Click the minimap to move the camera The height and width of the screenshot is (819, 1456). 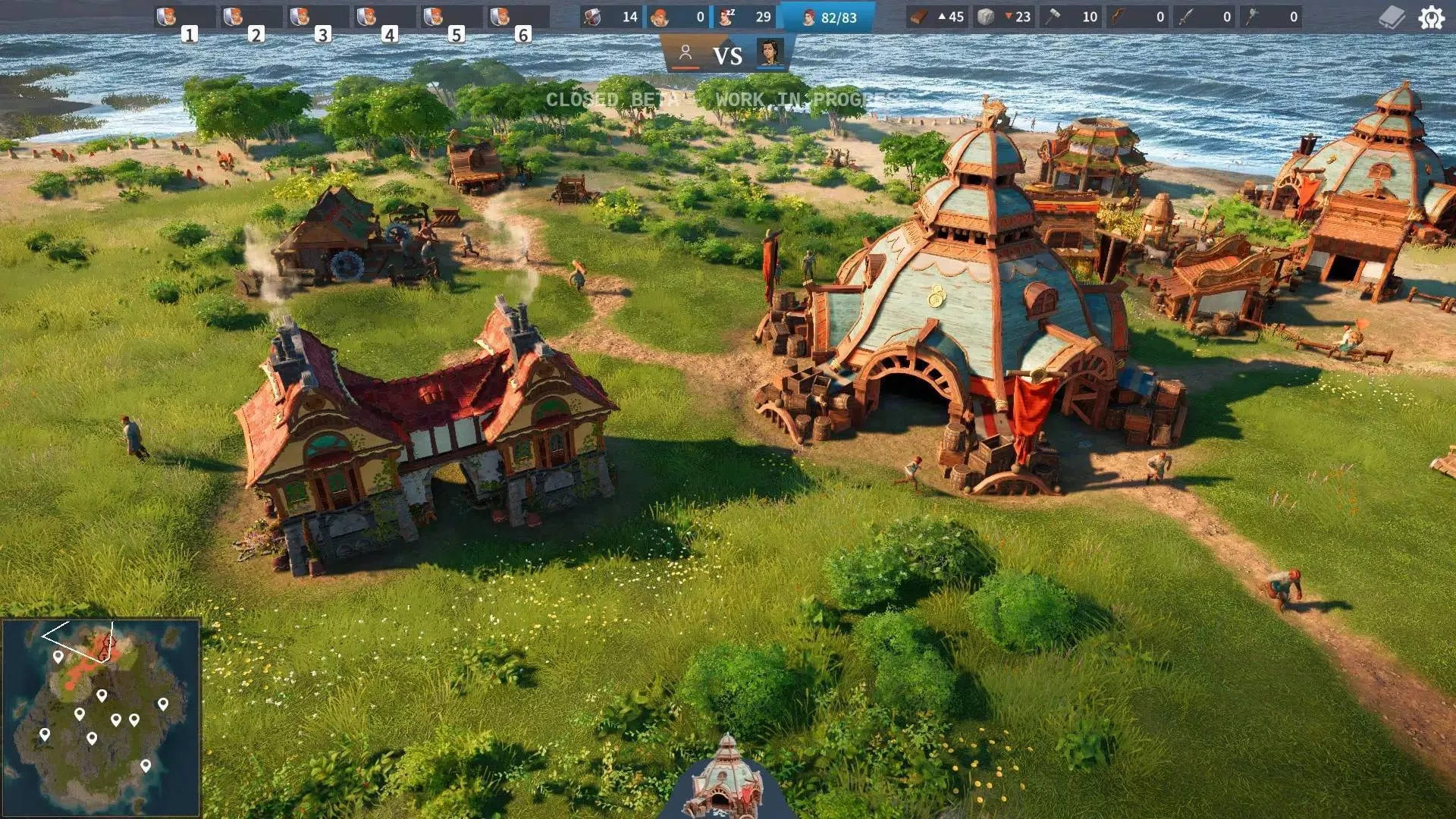pyautogui.click(x=101, y=717)
